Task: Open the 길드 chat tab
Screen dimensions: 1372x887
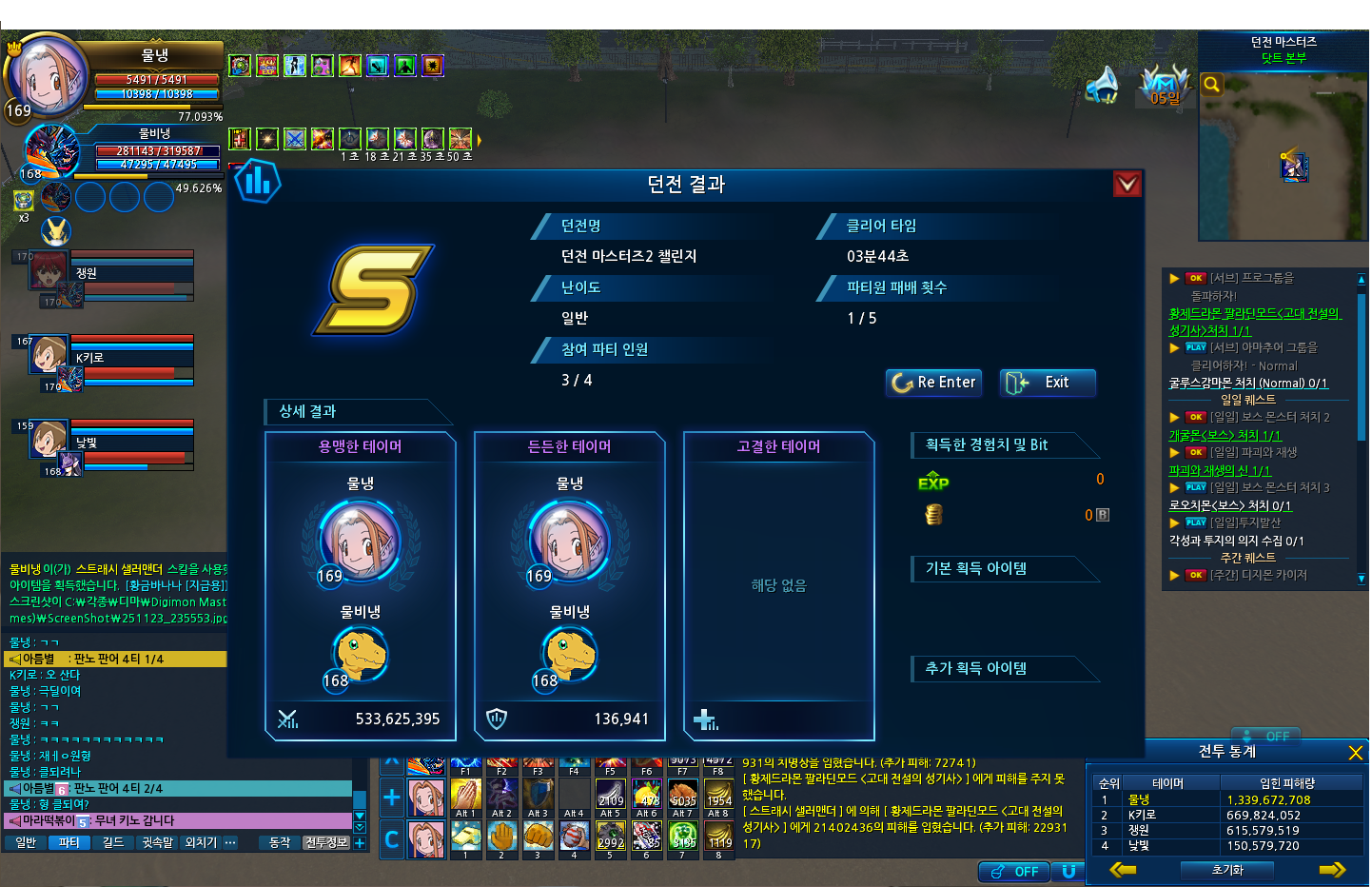Action: pos(113,842)
